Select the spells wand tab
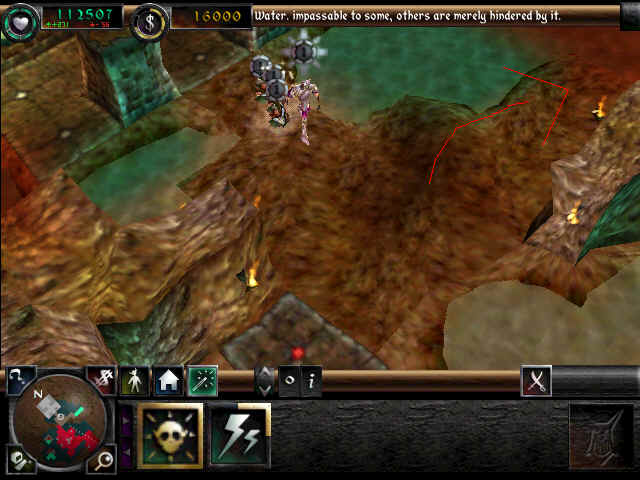Image resolution: width=640 pixels, height=480 pixels. point(202,380)
